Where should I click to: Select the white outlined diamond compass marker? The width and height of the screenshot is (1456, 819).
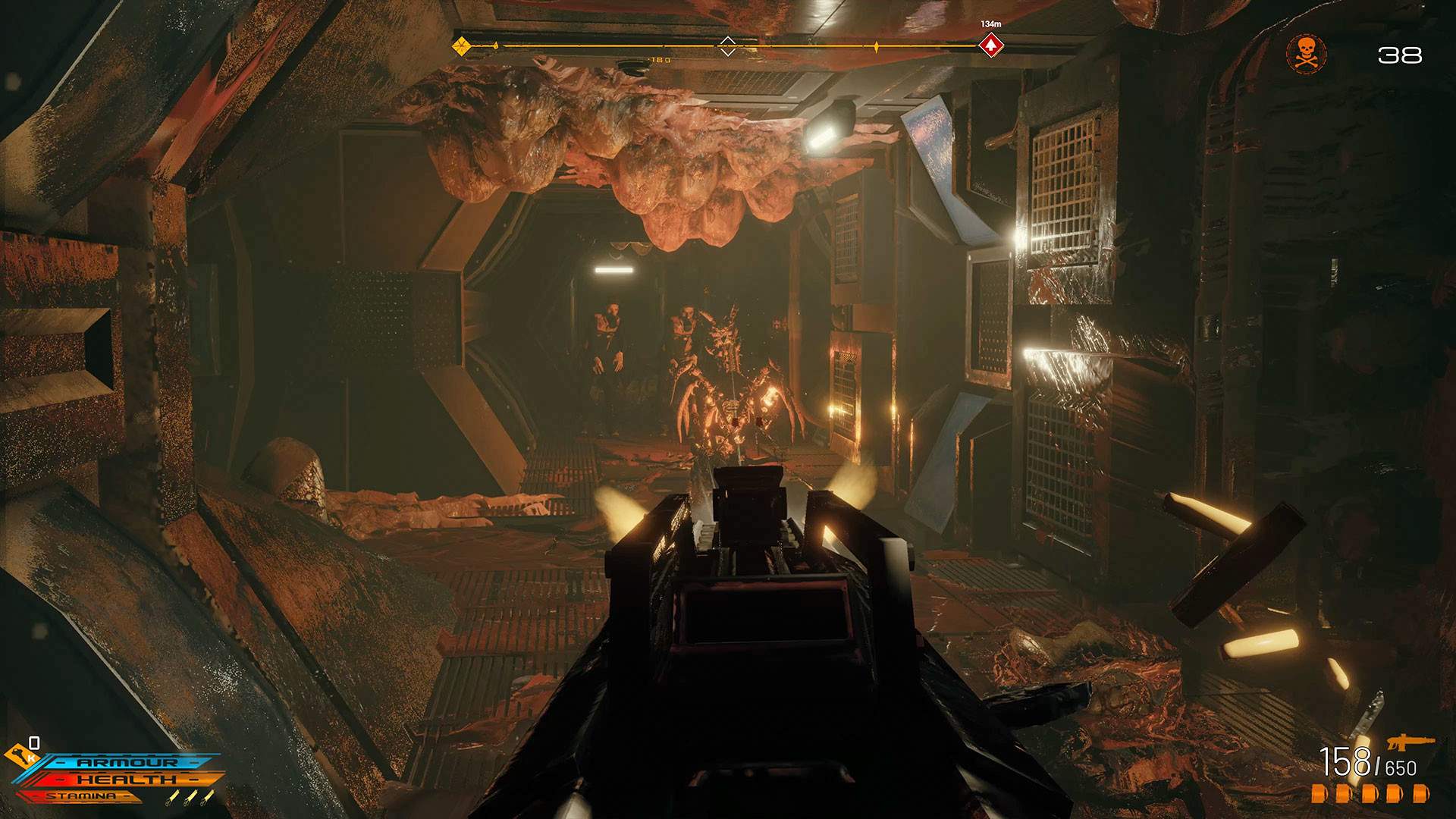pos(727,46)
